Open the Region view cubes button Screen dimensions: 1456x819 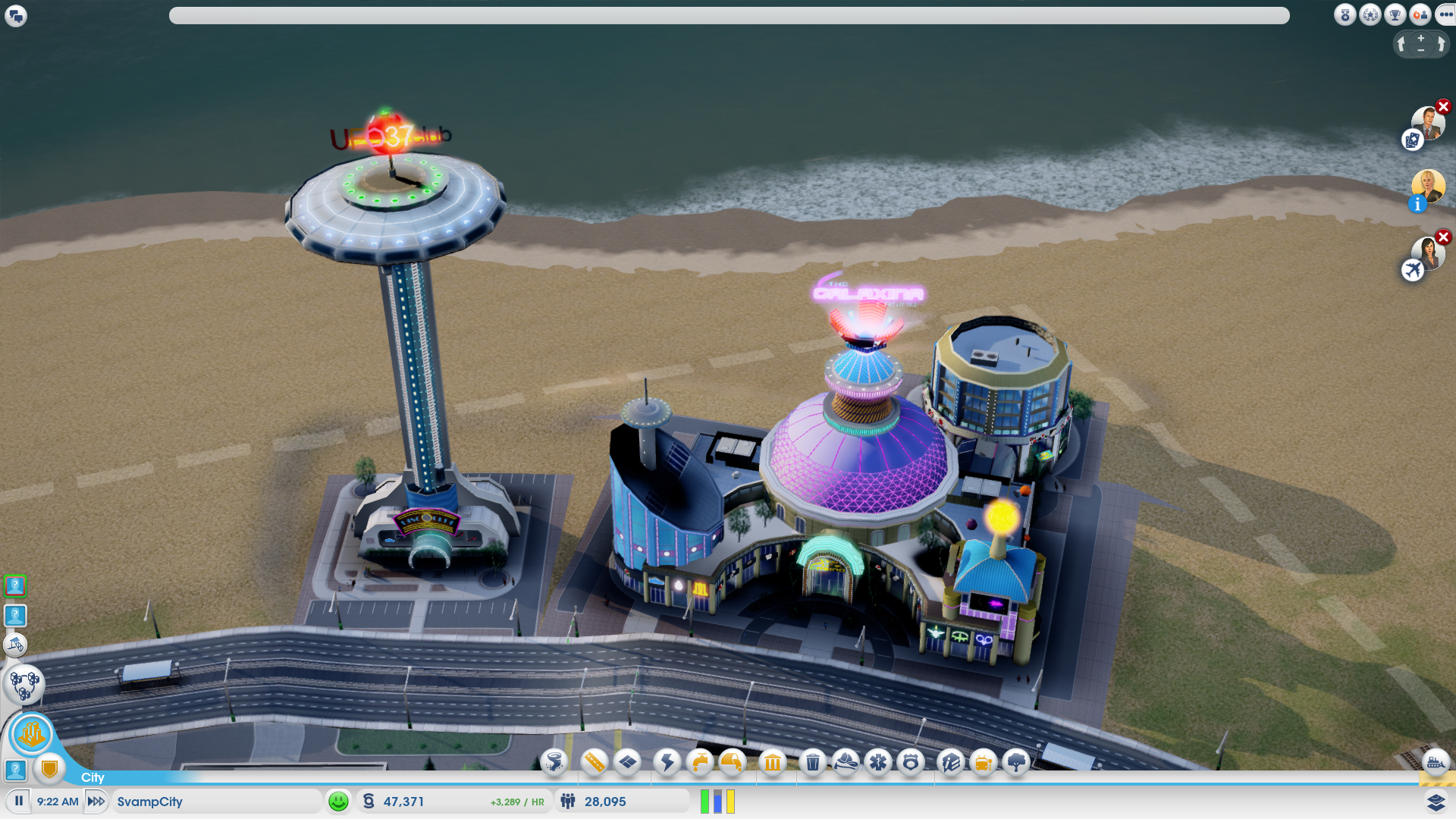[x=24, y=684]
